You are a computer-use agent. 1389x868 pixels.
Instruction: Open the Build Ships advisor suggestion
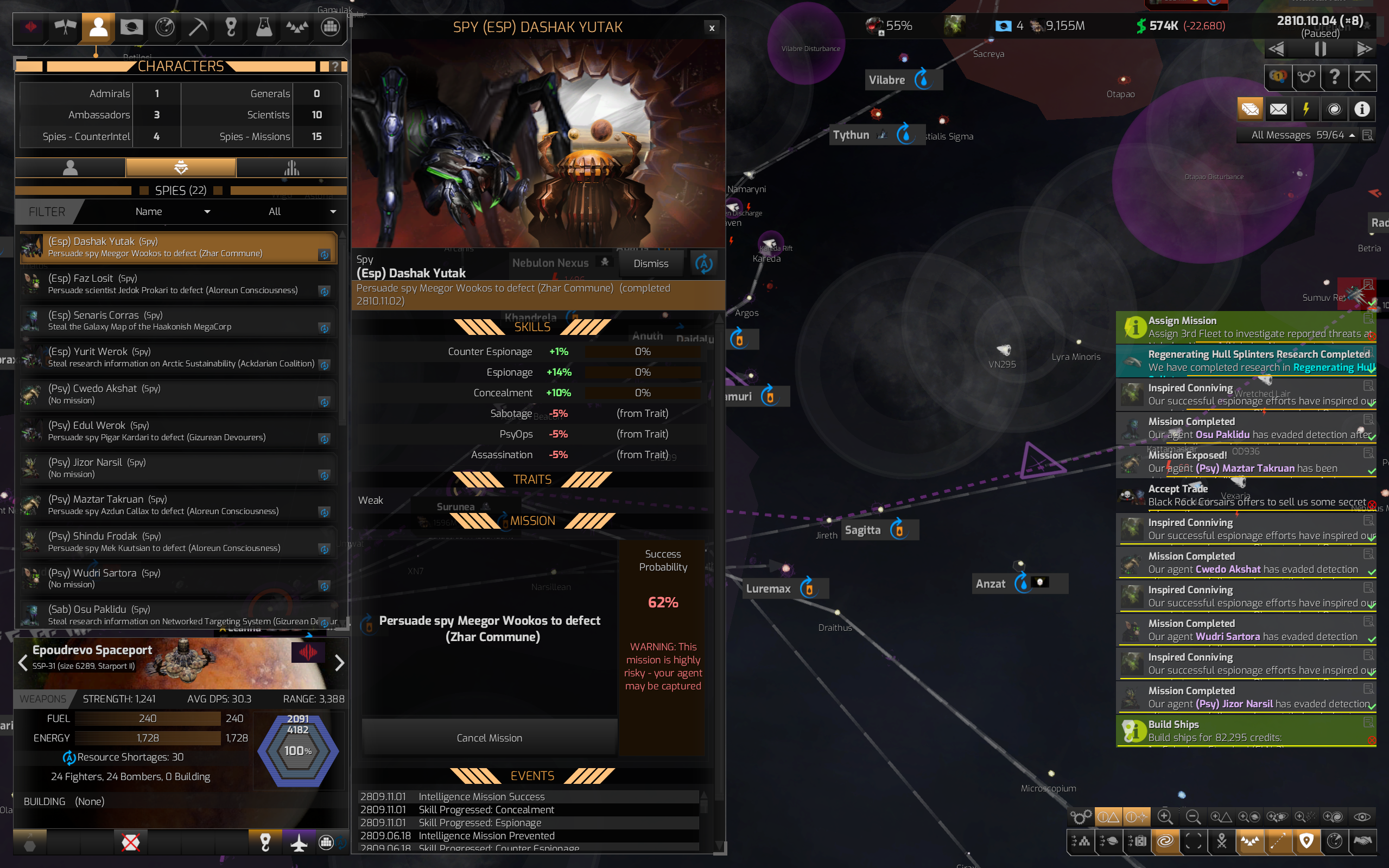coord(1245,731)
